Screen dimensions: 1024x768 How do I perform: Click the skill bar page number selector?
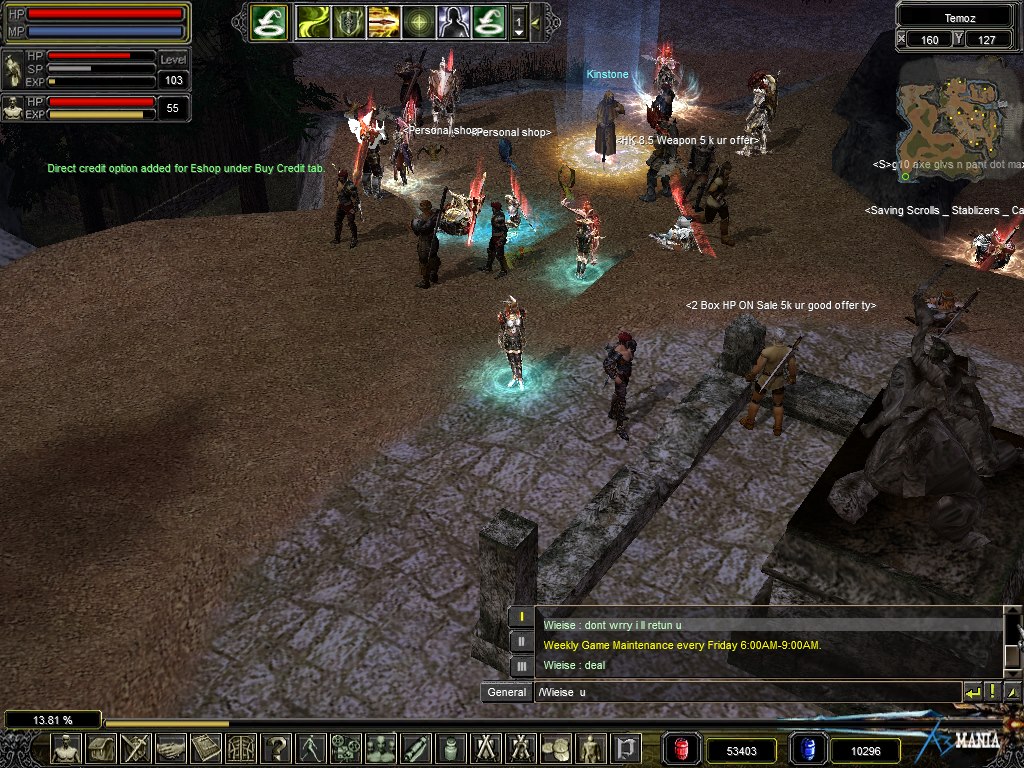[519, 21]
